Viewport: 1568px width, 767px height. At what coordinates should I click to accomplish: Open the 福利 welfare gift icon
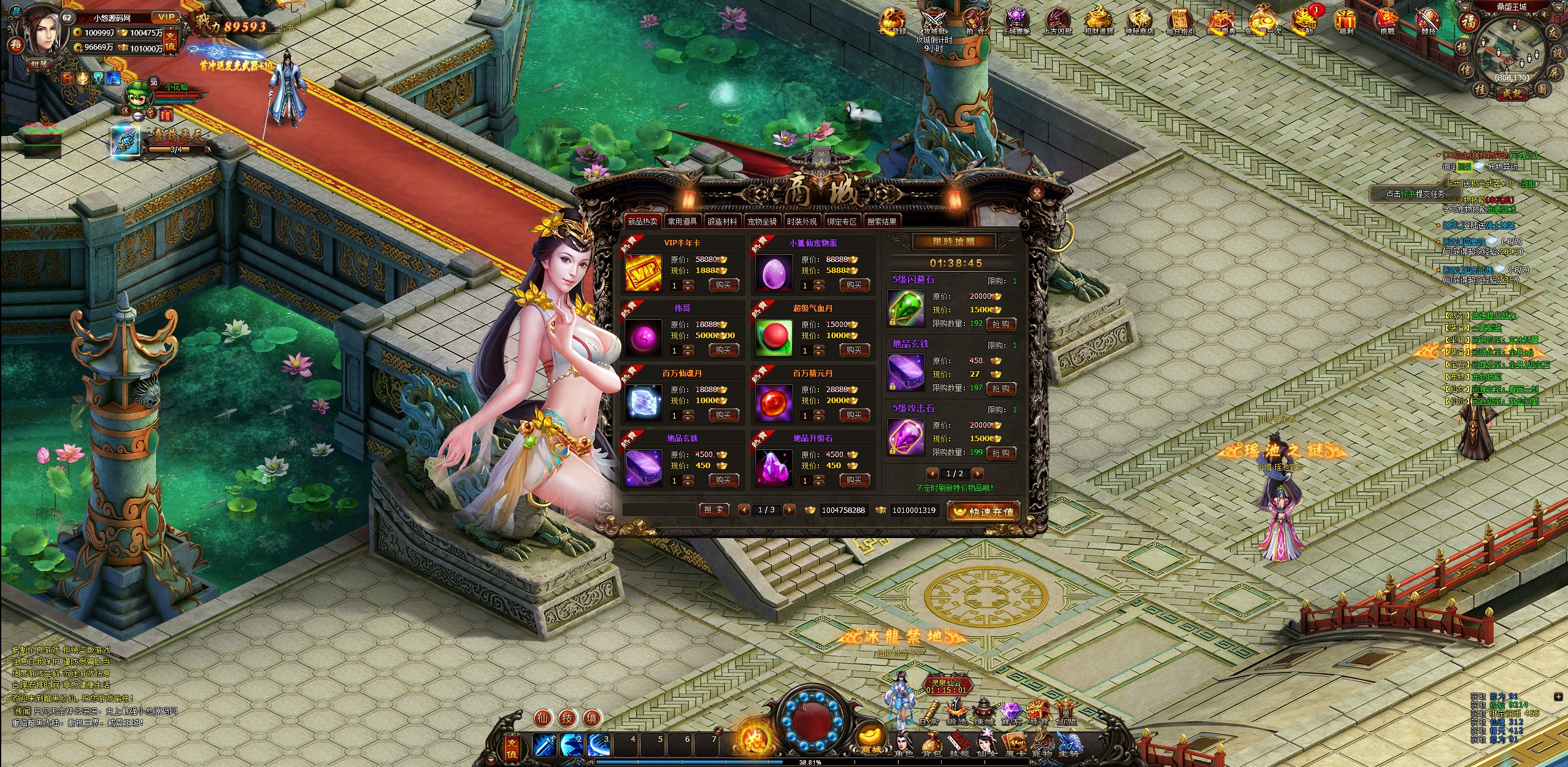point(1346,21)
